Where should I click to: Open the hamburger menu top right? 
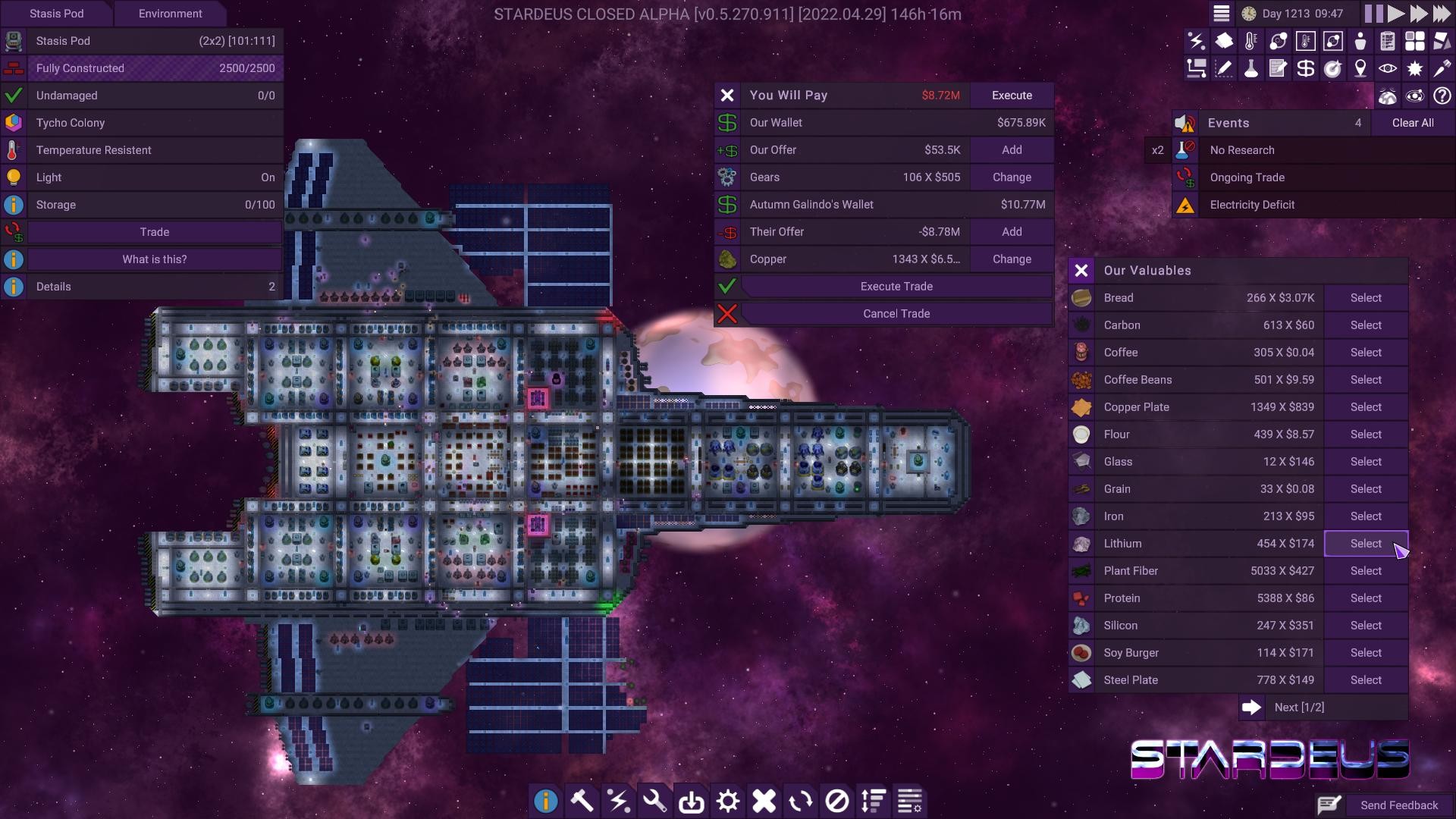(1222, 13)
